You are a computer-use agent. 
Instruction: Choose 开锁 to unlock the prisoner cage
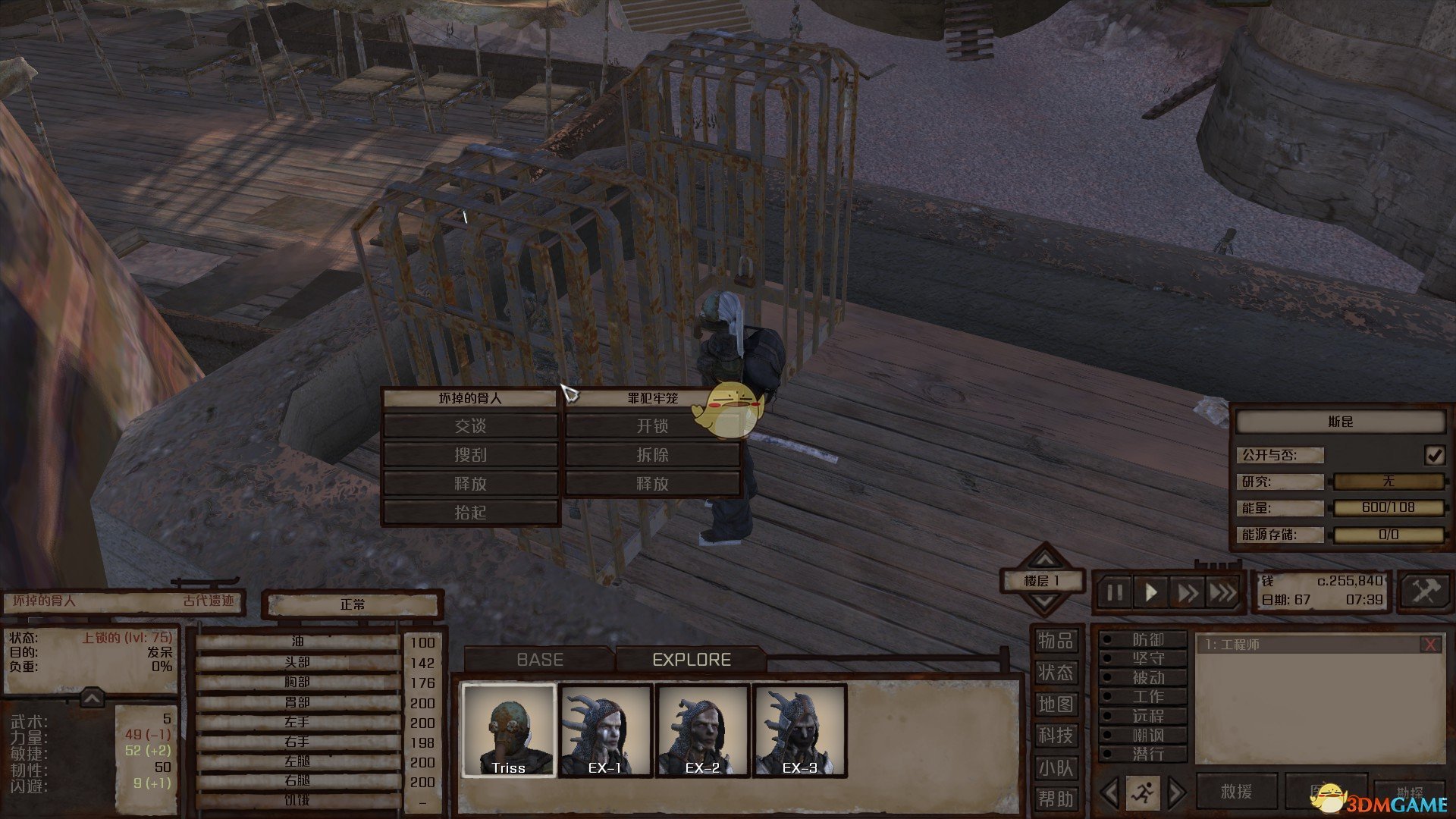(x=652, y=426)
